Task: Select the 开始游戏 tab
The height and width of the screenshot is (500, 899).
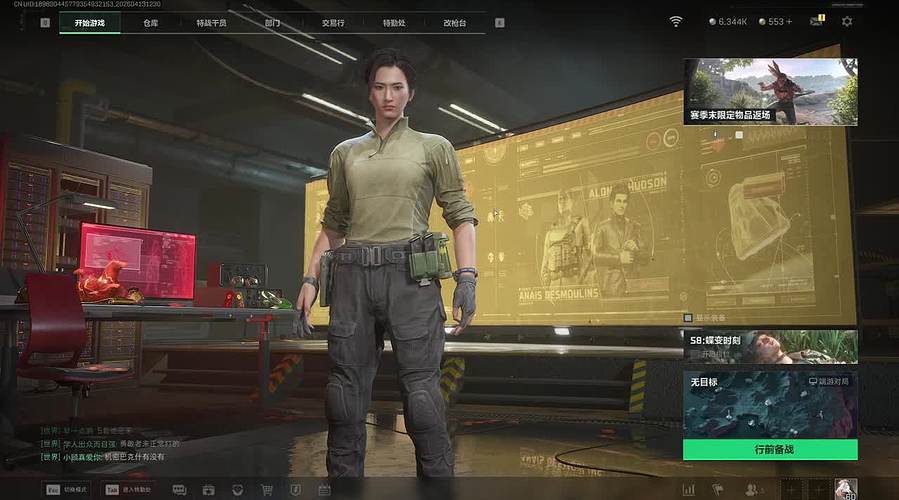Action: [89, 22]
